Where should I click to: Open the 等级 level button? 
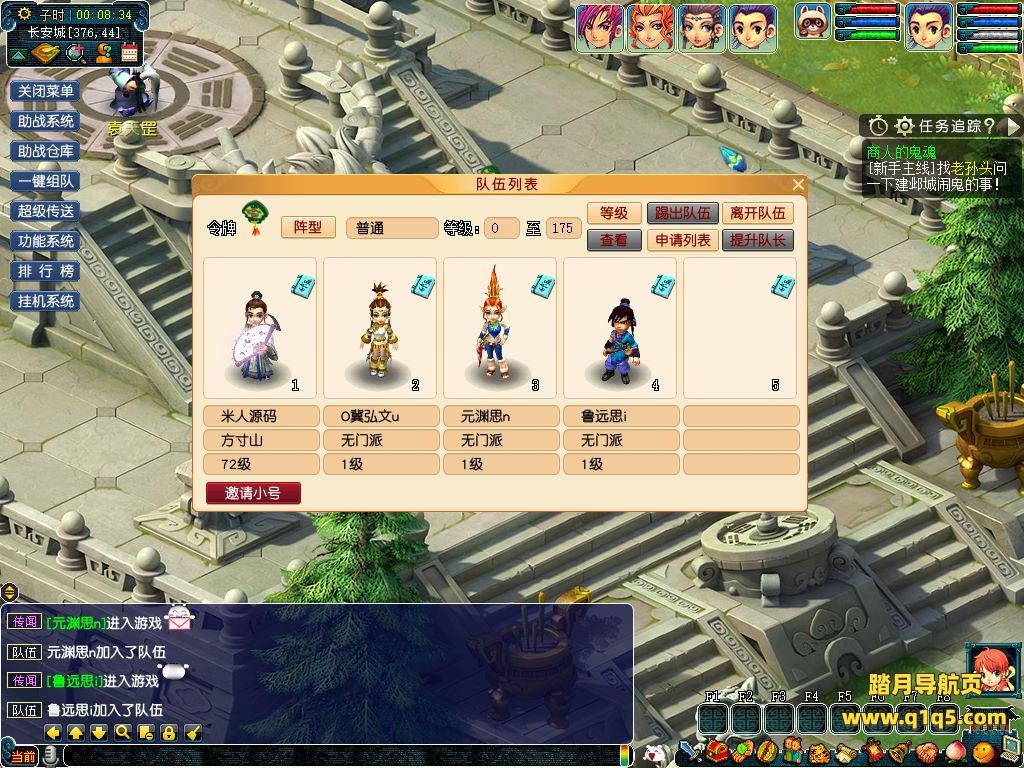pyautogui.click(x=613, y=213)
